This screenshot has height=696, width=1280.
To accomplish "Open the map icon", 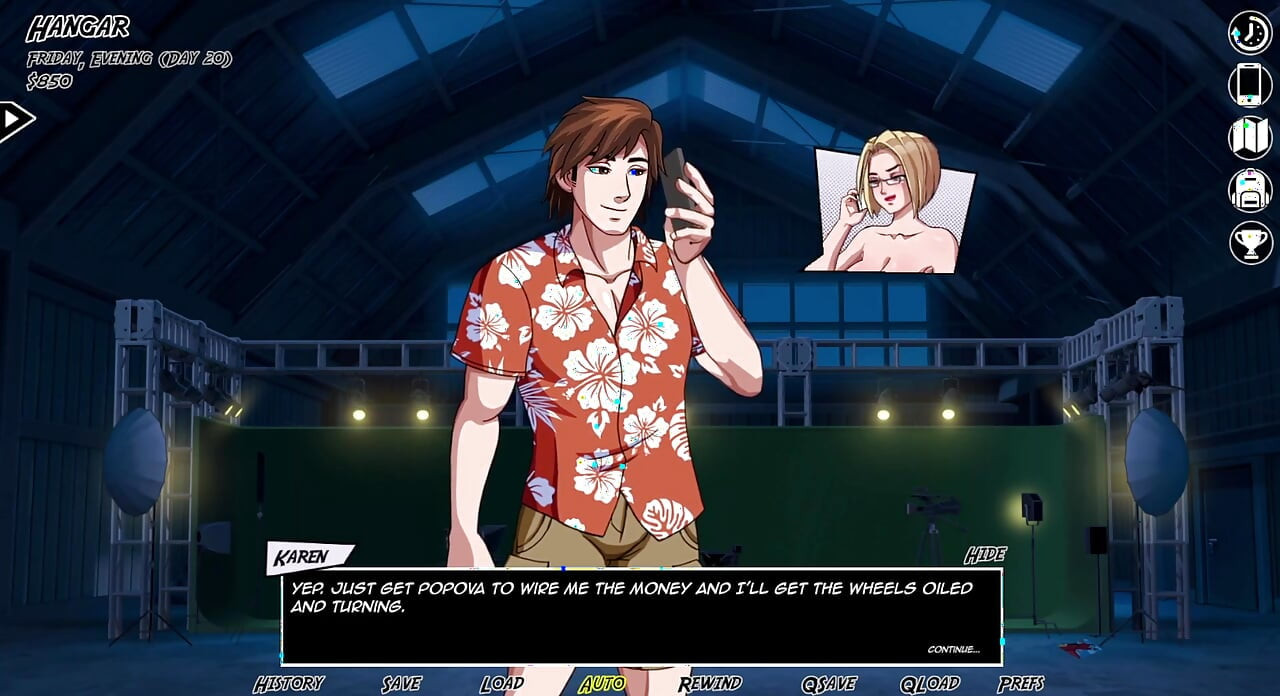I will pos(1249,138).
